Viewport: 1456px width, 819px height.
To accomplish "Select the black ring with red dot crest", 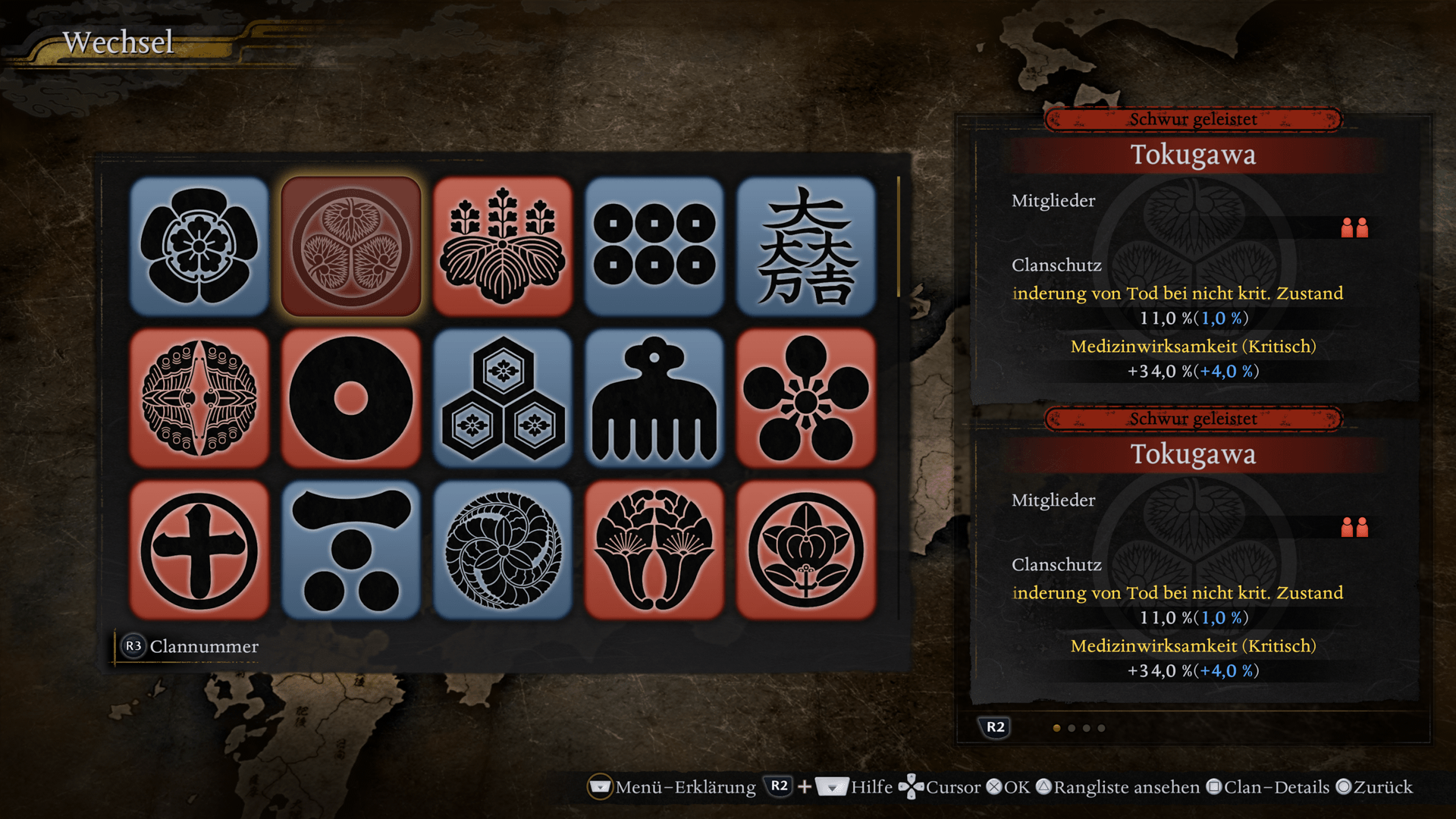I will point(351,398).
